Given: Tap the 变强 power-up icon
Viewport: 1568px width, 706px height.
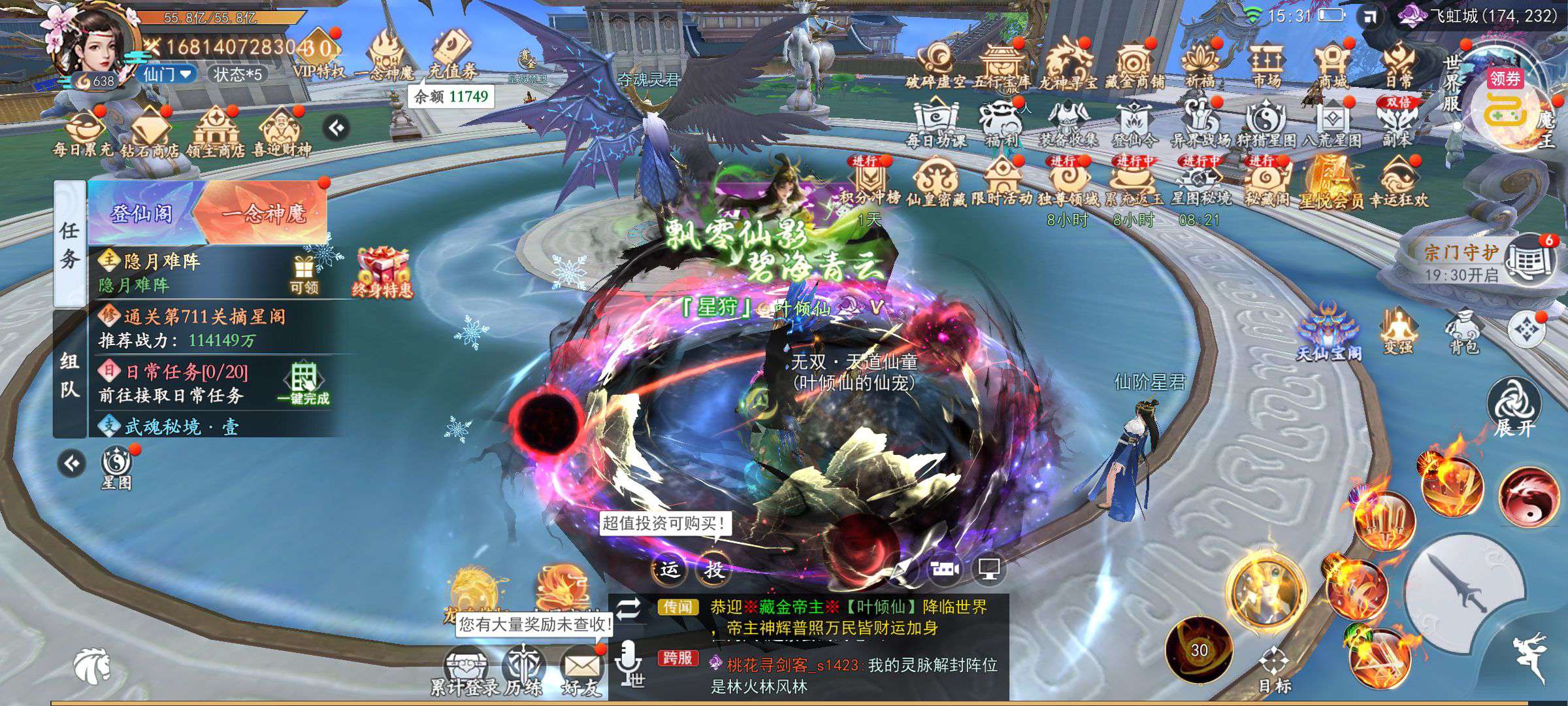Looking at the screenshot, I should 1397,331.
